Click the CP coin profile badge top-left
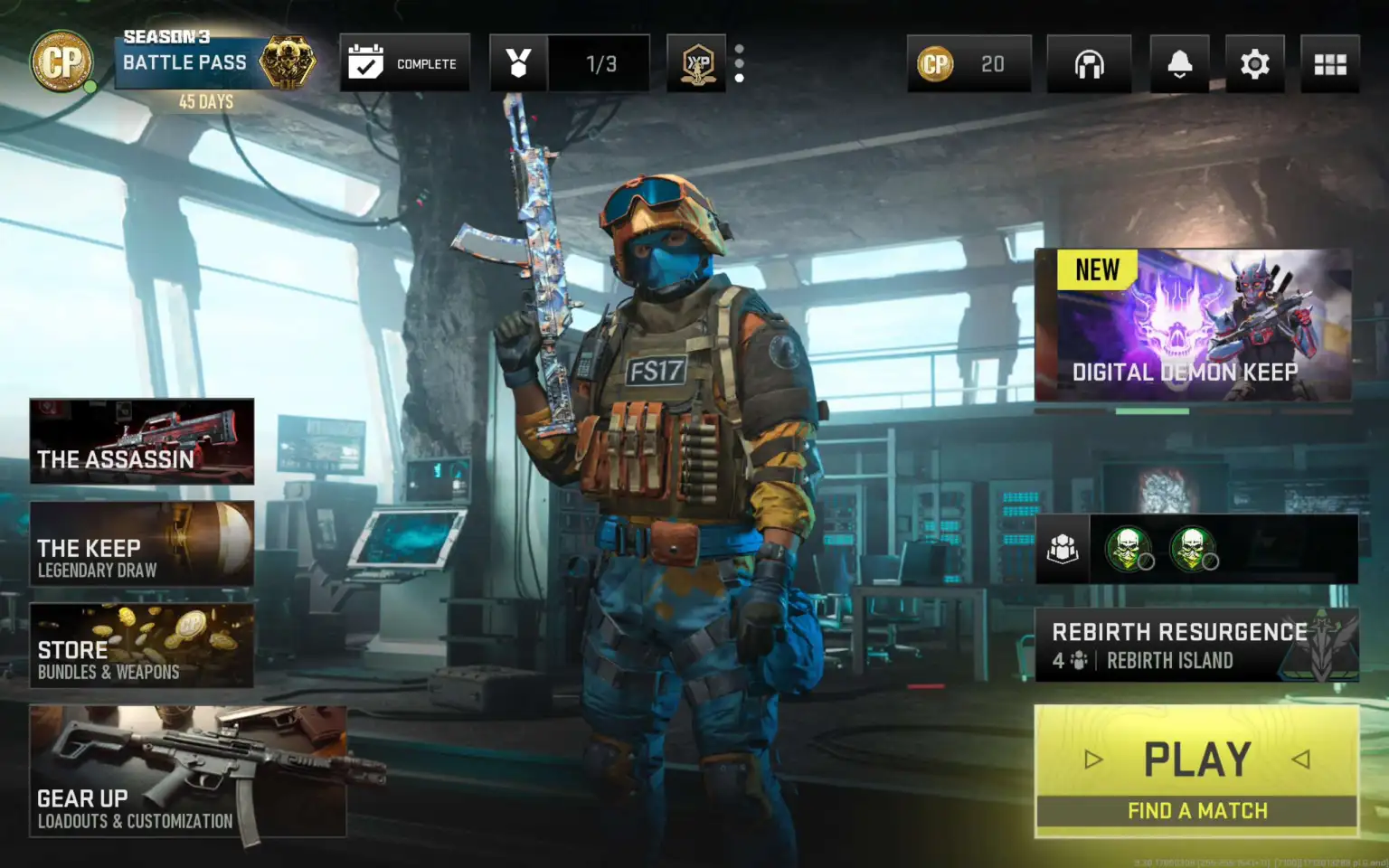 point(60,62)
